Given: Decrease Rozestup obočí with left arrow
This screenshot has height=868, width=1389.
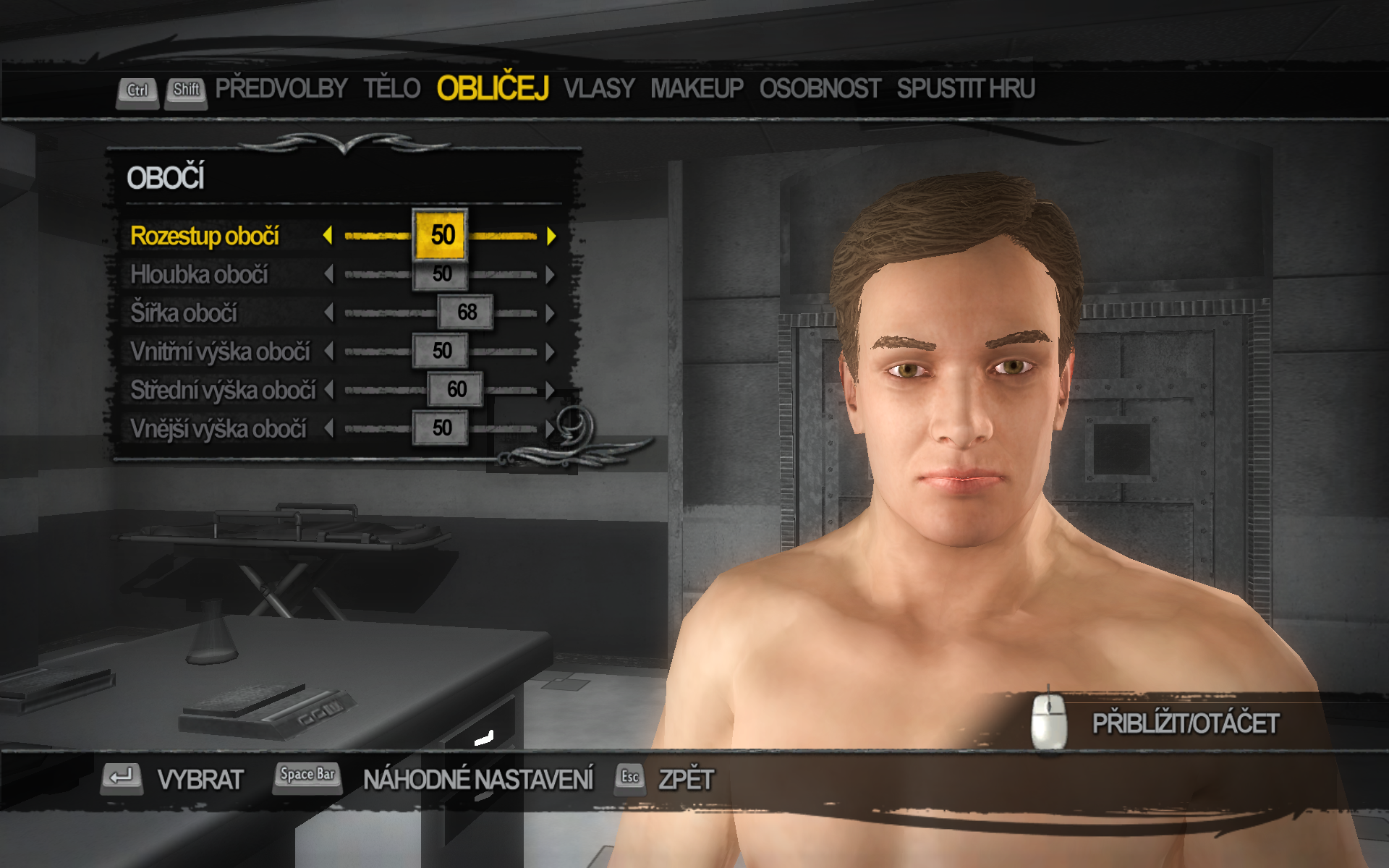Looking at the screenshot, I should point(328,236).
